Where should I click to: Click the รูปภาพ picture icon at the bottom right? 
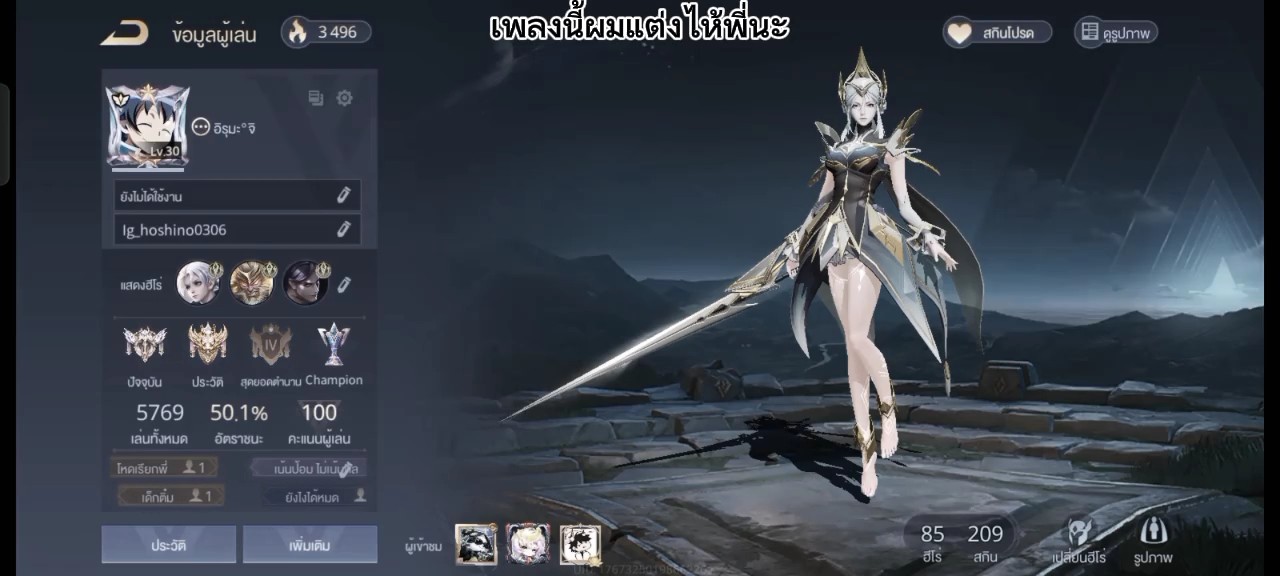1152,541
